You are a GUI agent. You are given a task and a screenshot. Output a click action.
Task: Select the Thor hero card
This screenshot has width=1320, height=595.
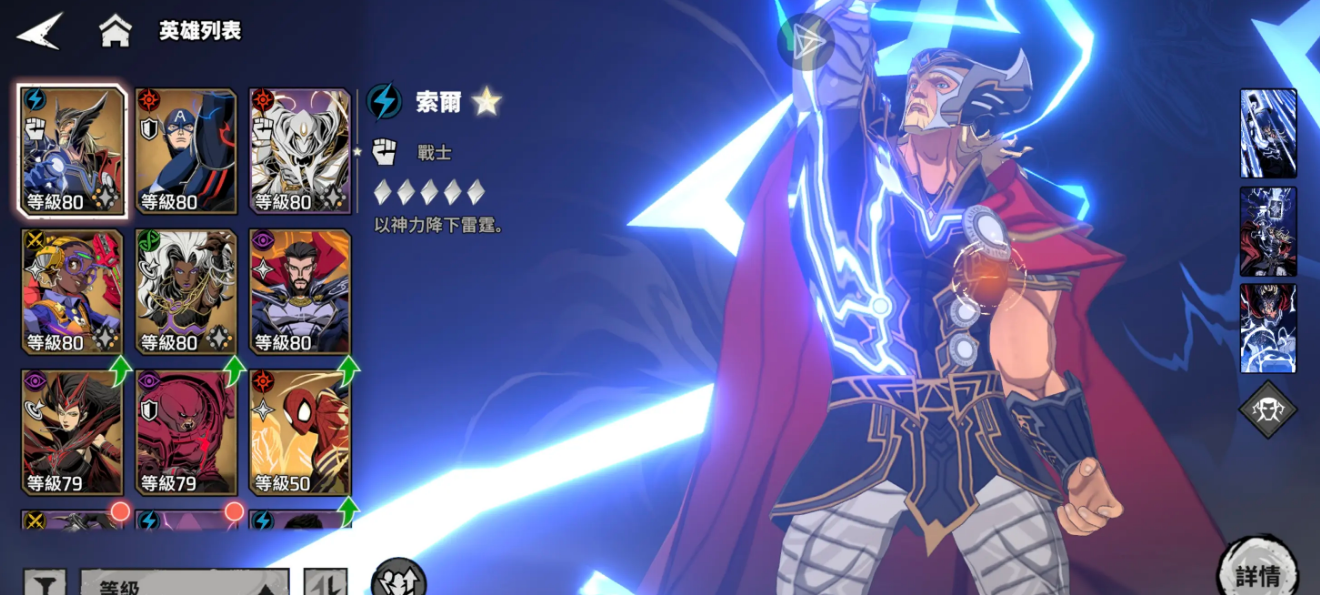73,151
